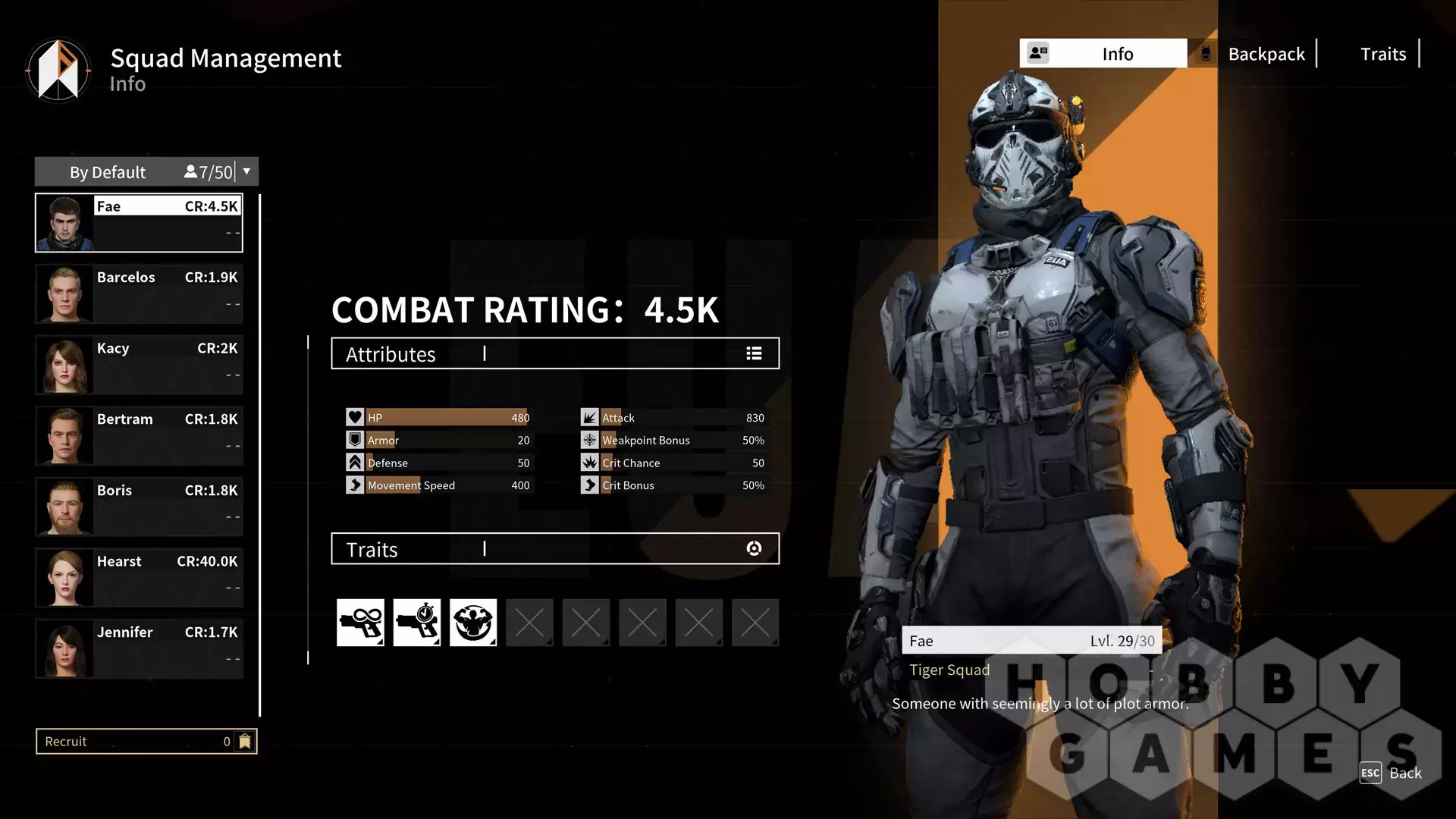Image resolution: width=1456 pixels, height=819 pixels.
Task: Pick squad member Bertram
Action: click(139, 435)
